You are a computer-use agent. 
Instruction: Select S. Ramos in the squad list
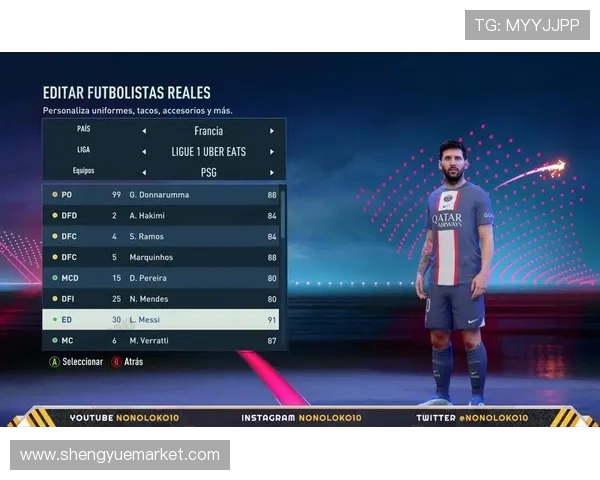pos(160,236)
